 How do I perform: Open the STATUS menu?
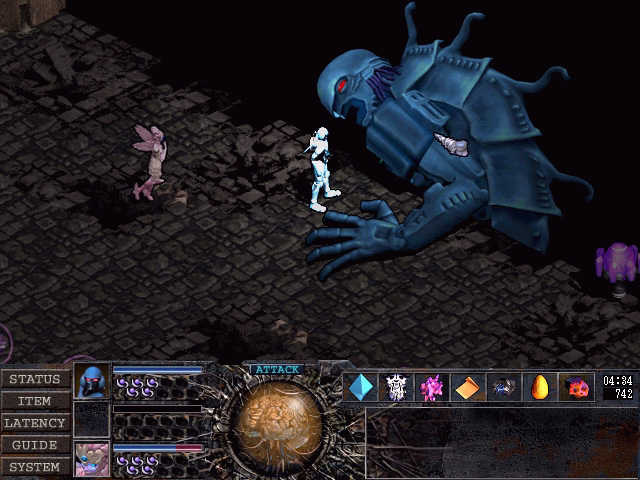pos(35,379)
